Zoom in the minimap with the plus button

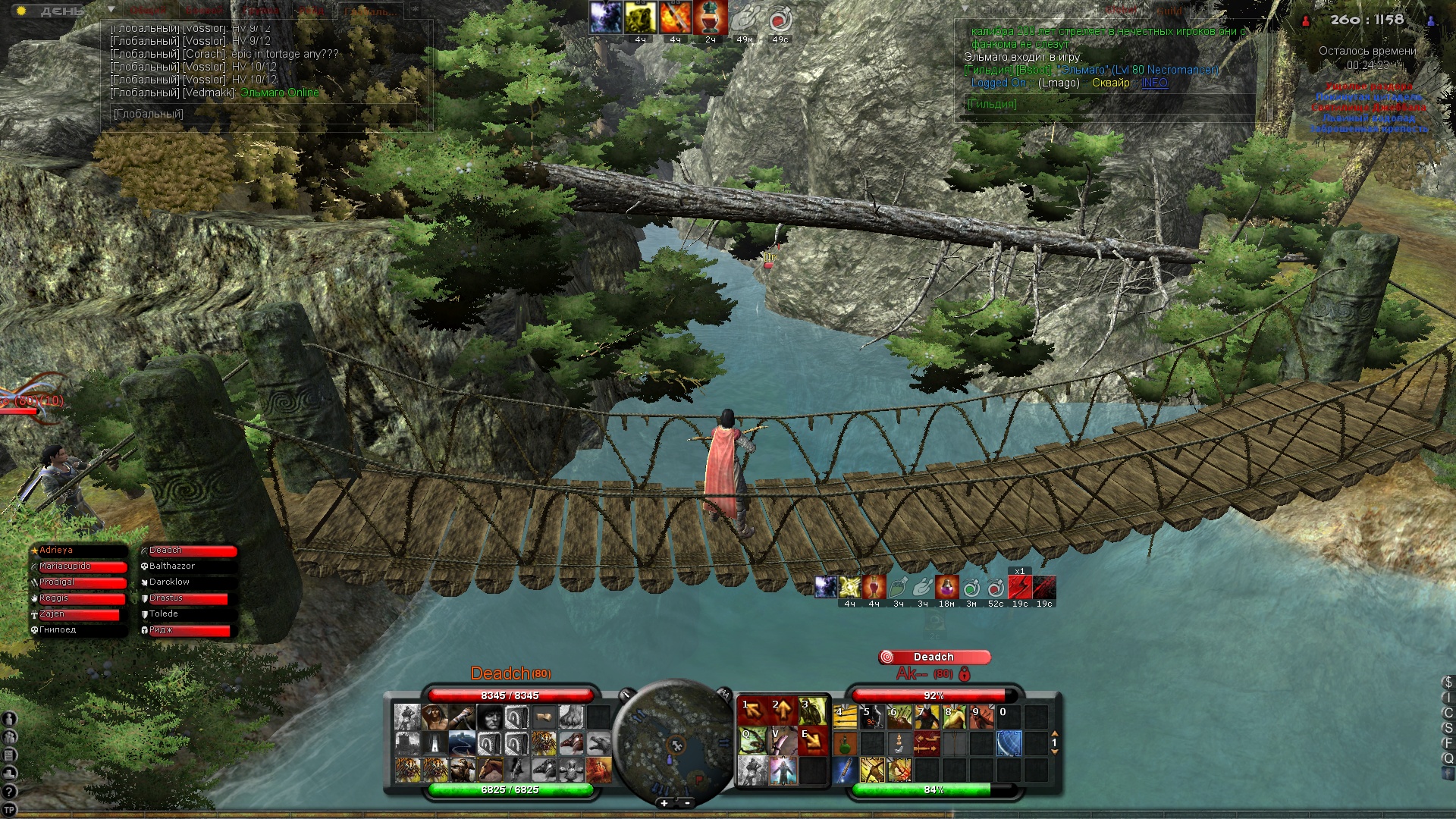tap(664, 803)
